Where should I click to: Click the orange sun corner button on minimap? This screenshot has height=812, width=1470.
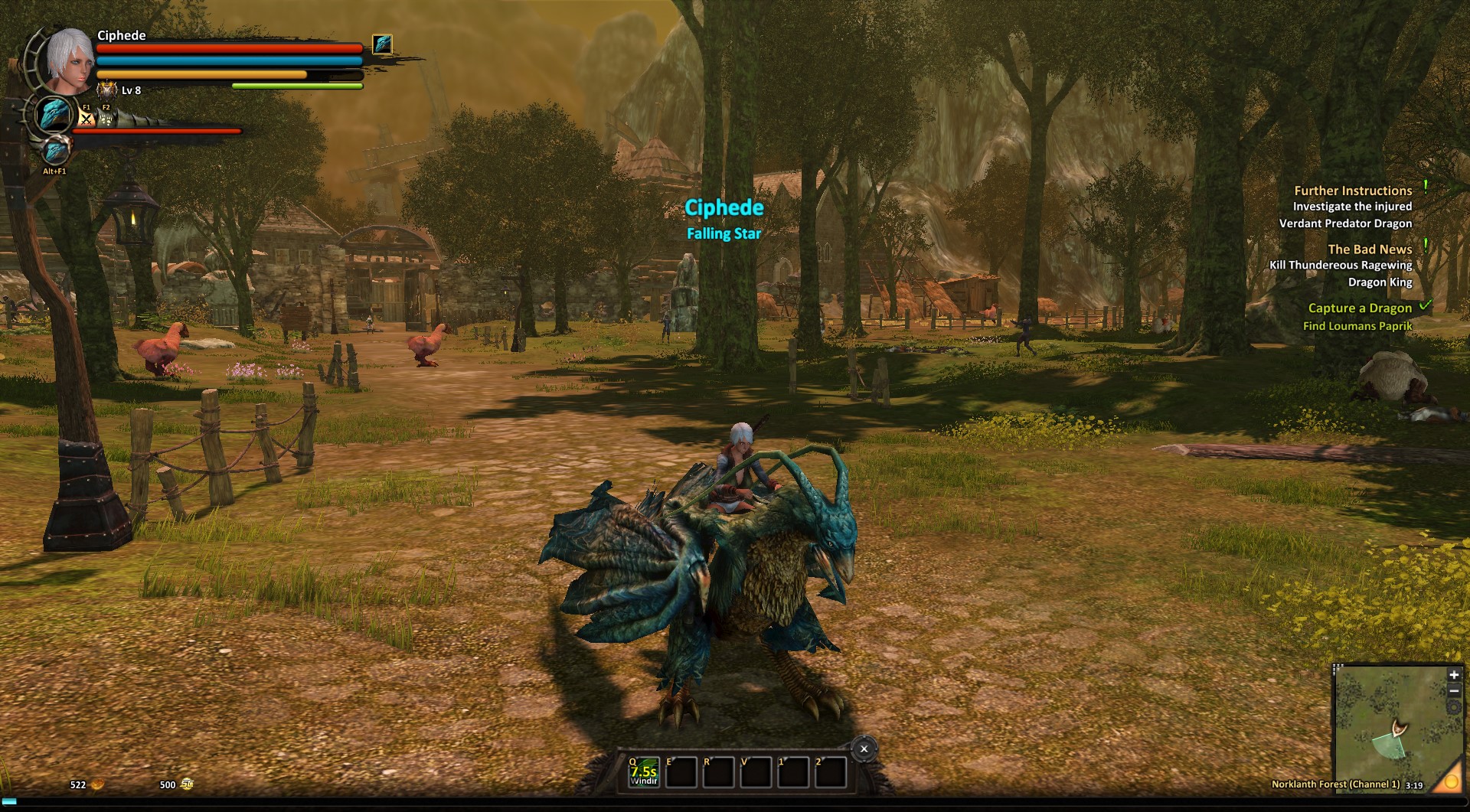[1449, 781]
